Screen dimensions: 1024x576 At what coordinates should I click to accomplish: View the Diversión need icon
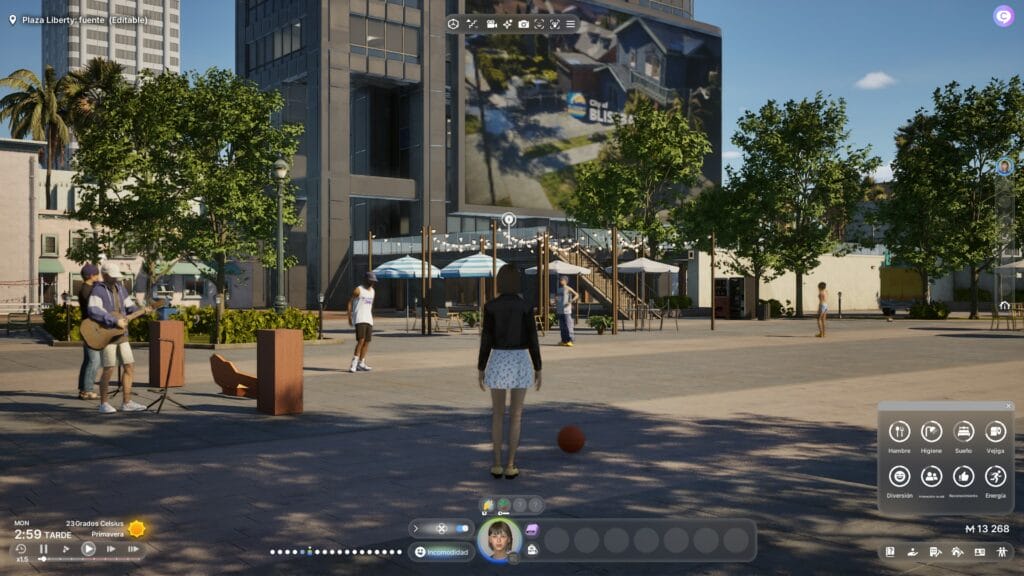(x=899, y=476)
